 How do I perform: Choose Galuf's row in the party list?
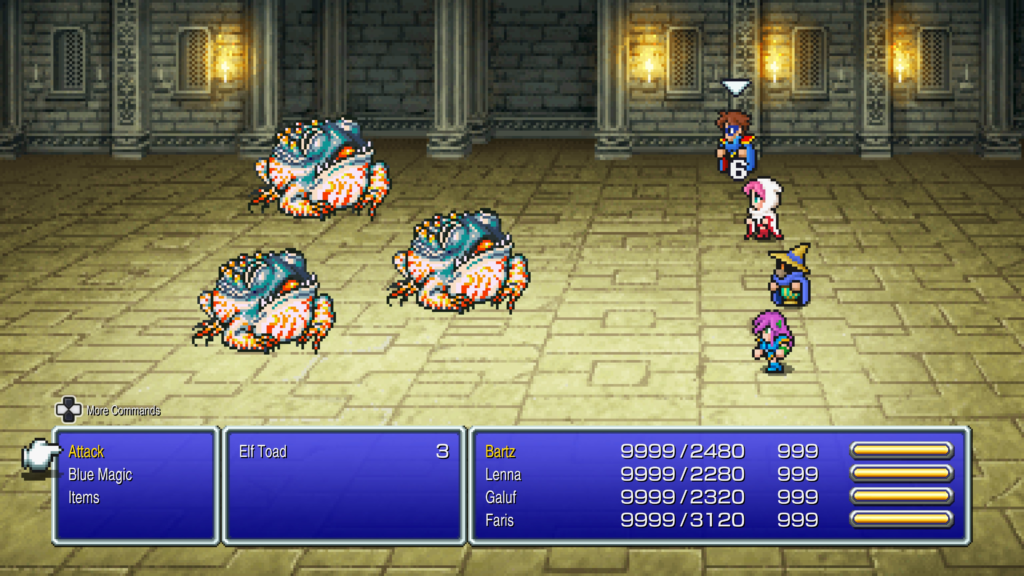[501, 497]
